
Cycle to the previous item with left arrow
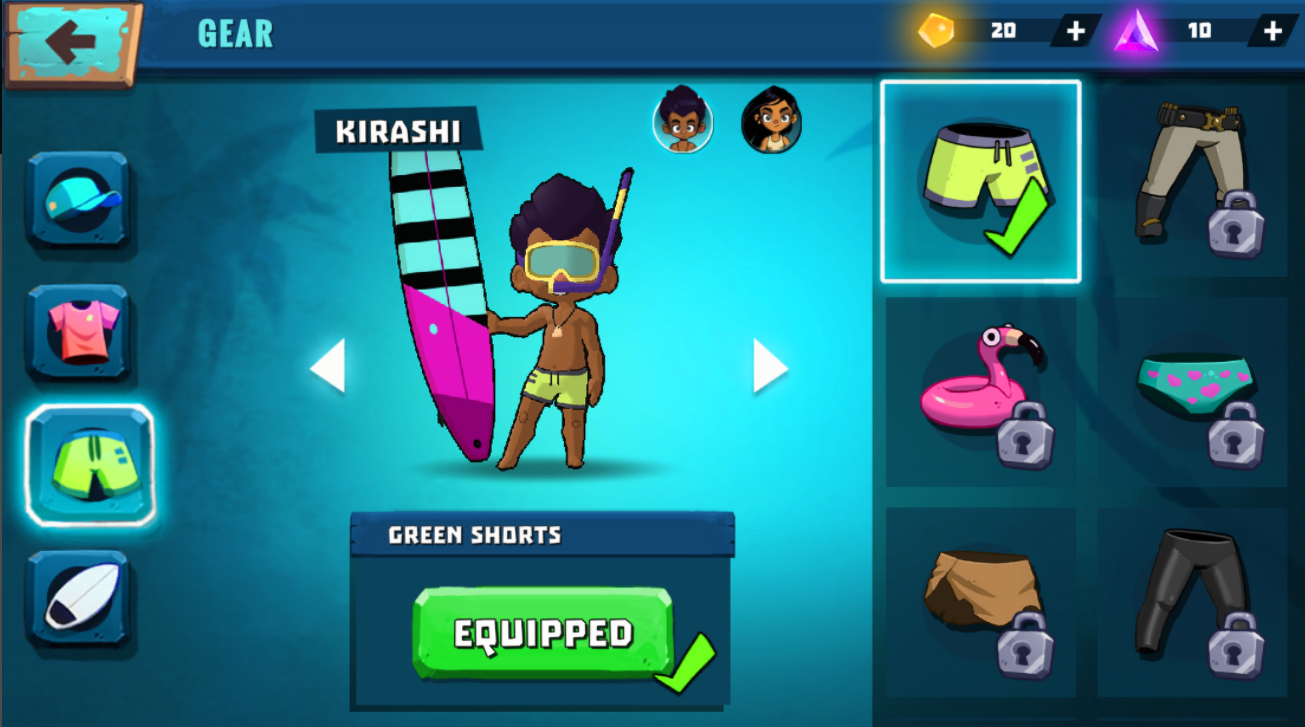tap(328, 365)
